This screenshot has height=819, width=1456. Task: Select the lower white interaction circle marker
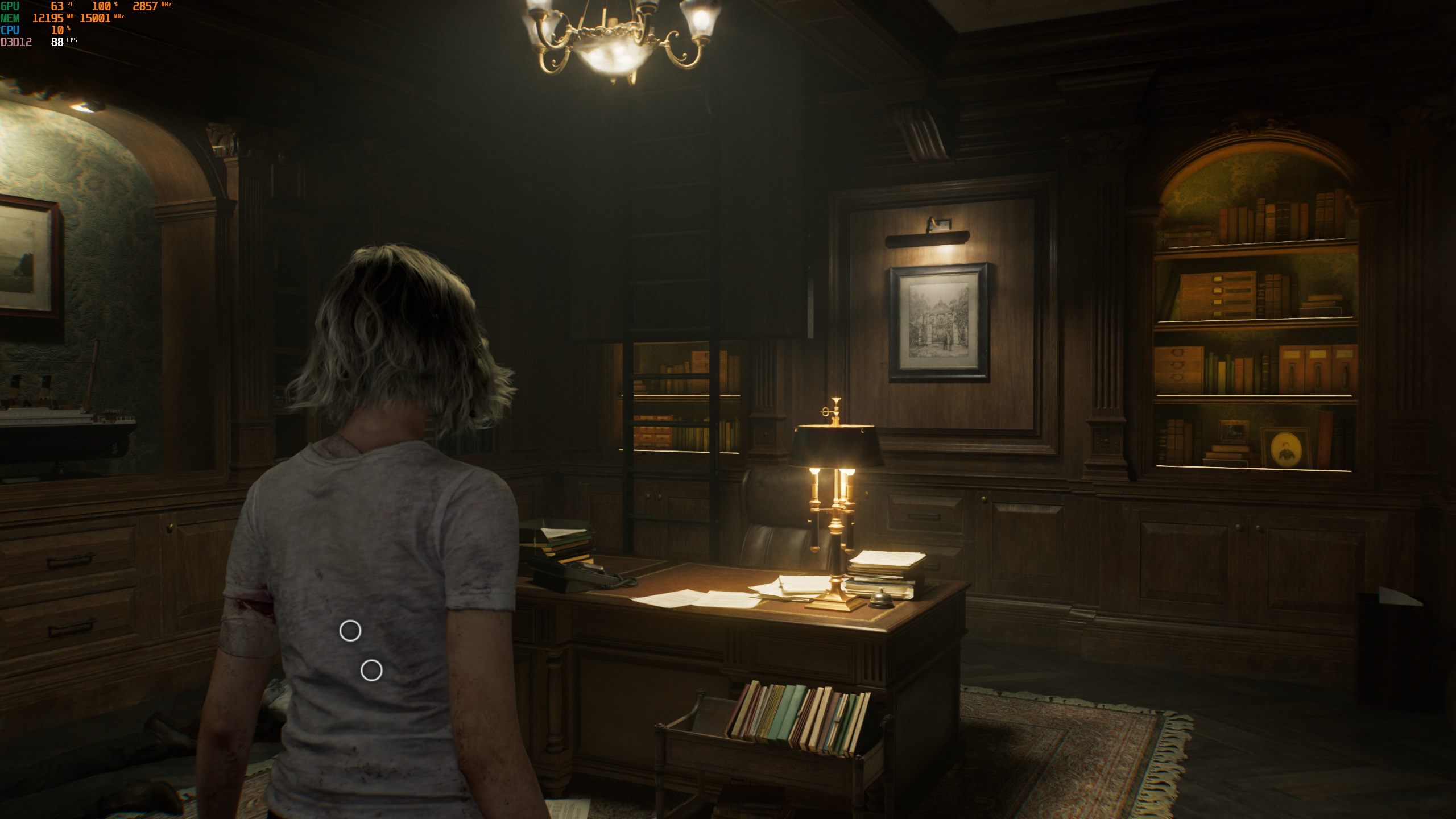coord(371,671)
